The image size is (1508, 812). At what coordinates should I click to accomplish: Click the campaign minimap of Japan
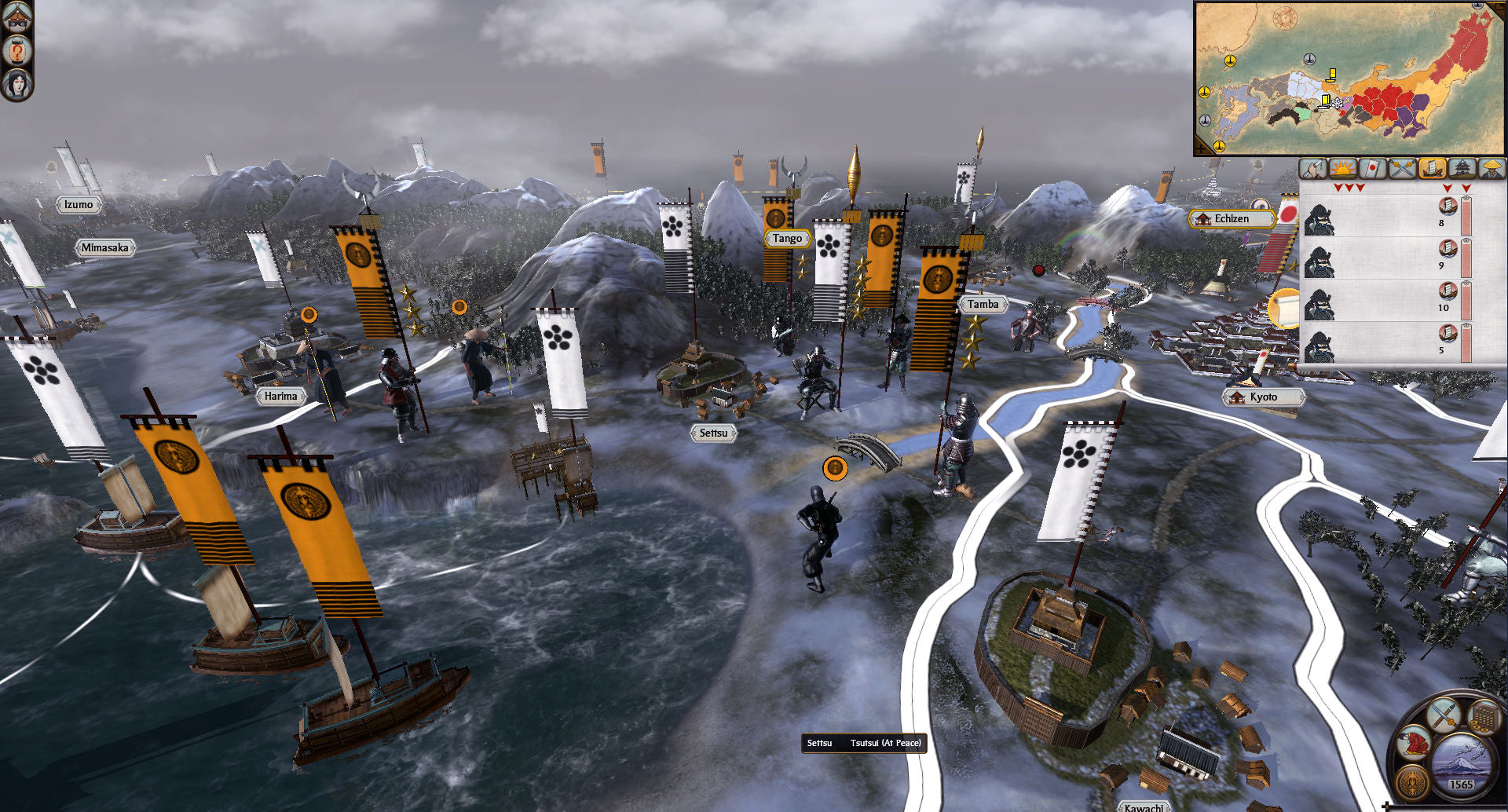[1349, 79]
